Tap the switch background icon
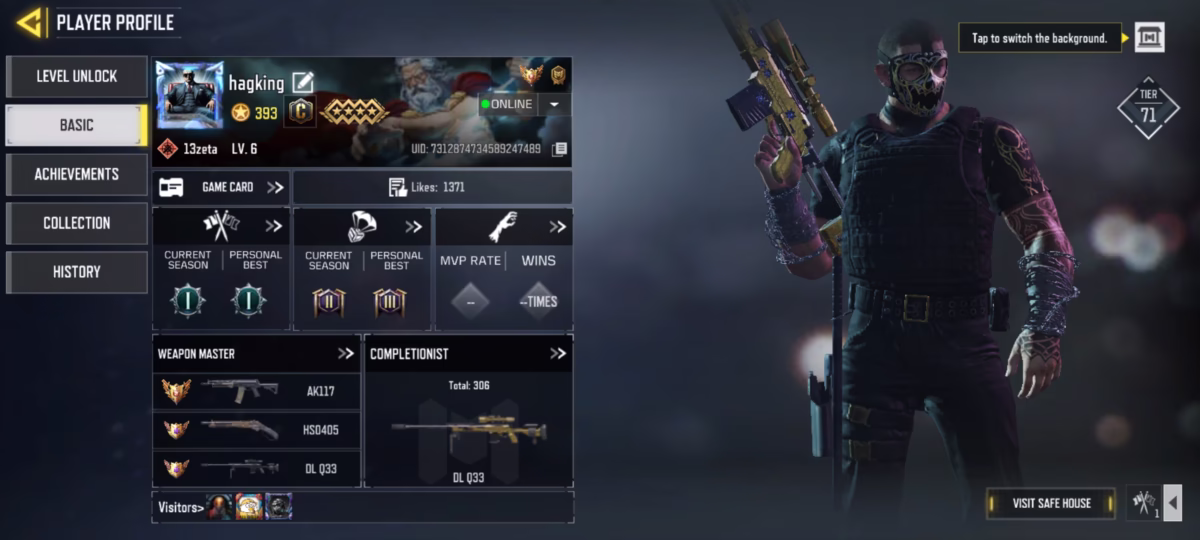The image size is (1200, 540). point(1148,38)
